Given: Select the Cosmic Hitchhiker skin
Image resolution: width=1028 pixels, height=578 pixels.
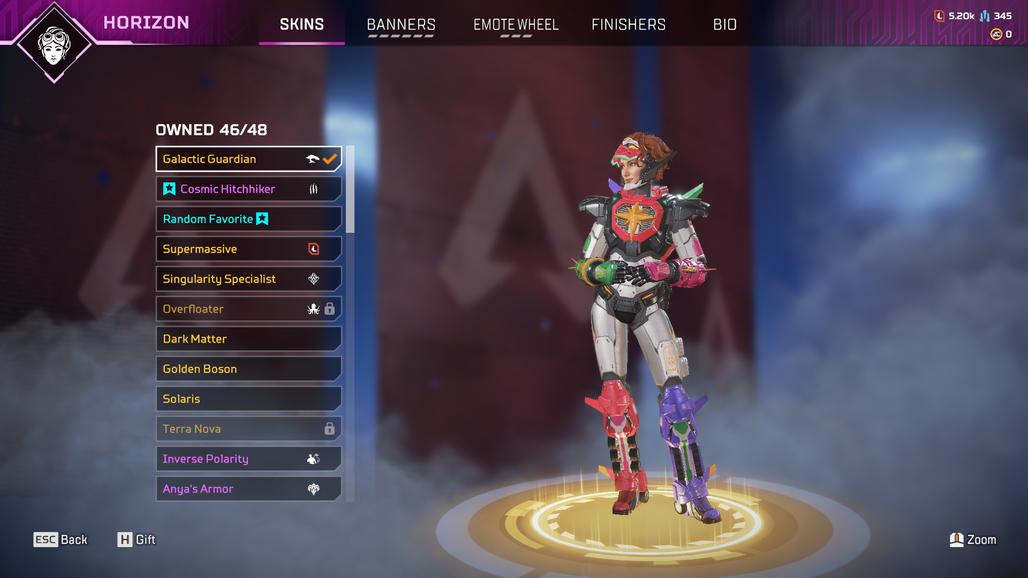Looking at the screenshot, I should (248, 189).
